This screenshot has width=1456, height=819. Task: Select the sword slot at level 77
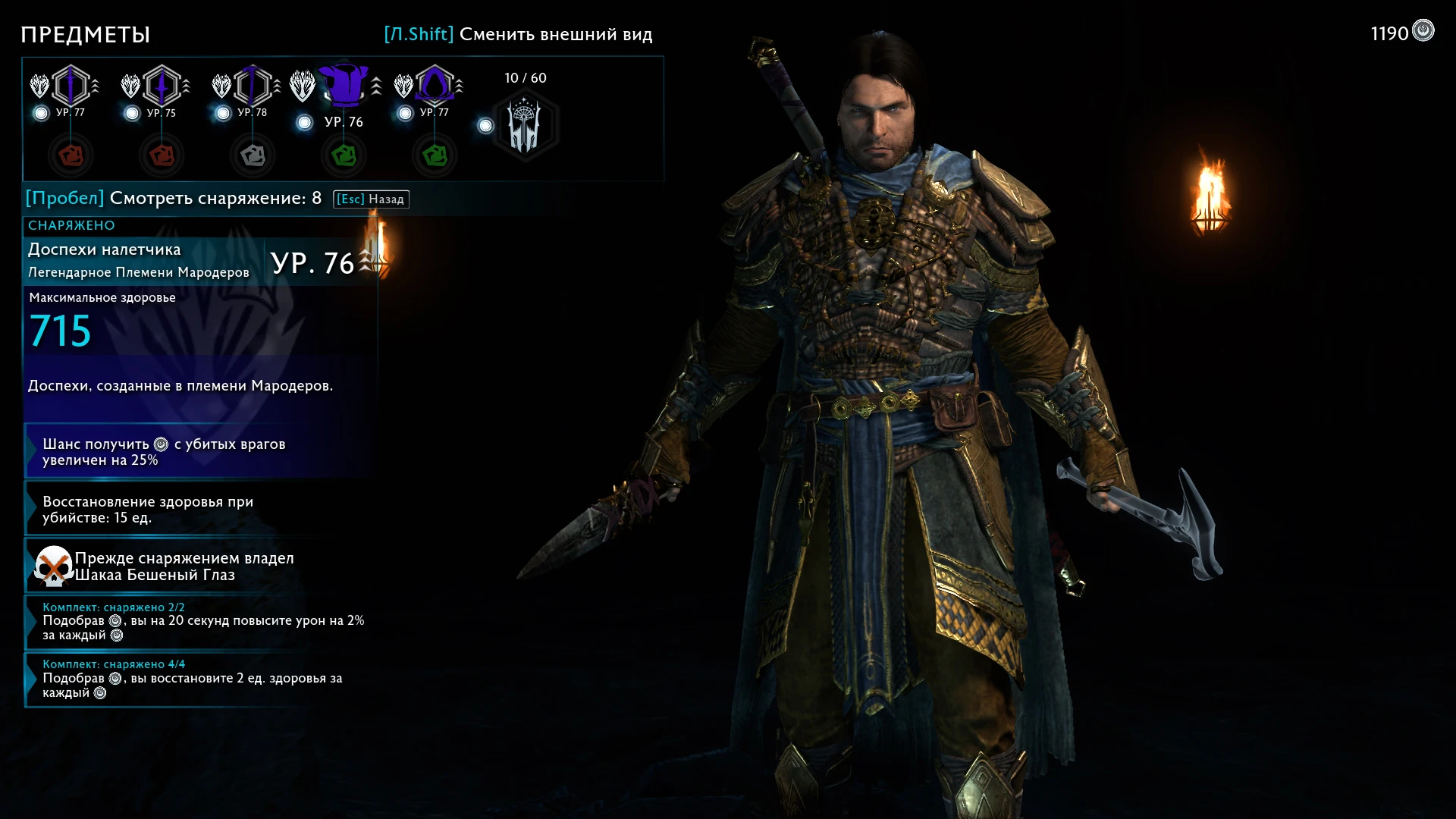point(71,86)
